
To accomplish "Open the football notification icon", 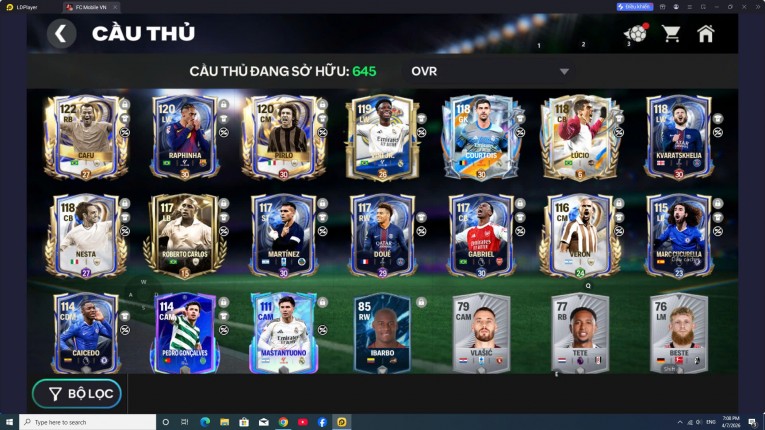I will pos(635,34).
